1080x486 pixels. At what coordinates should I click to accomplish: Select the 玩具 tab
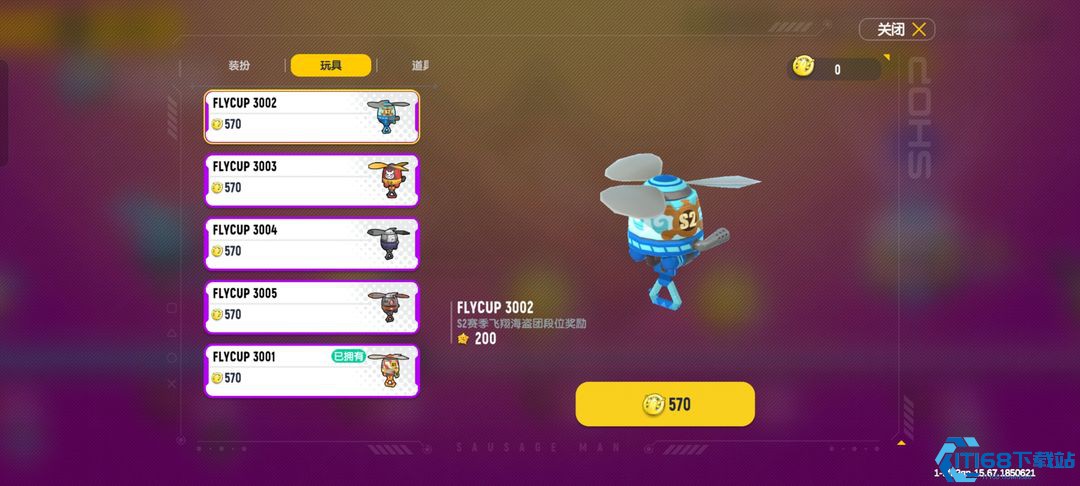[331, 66]
